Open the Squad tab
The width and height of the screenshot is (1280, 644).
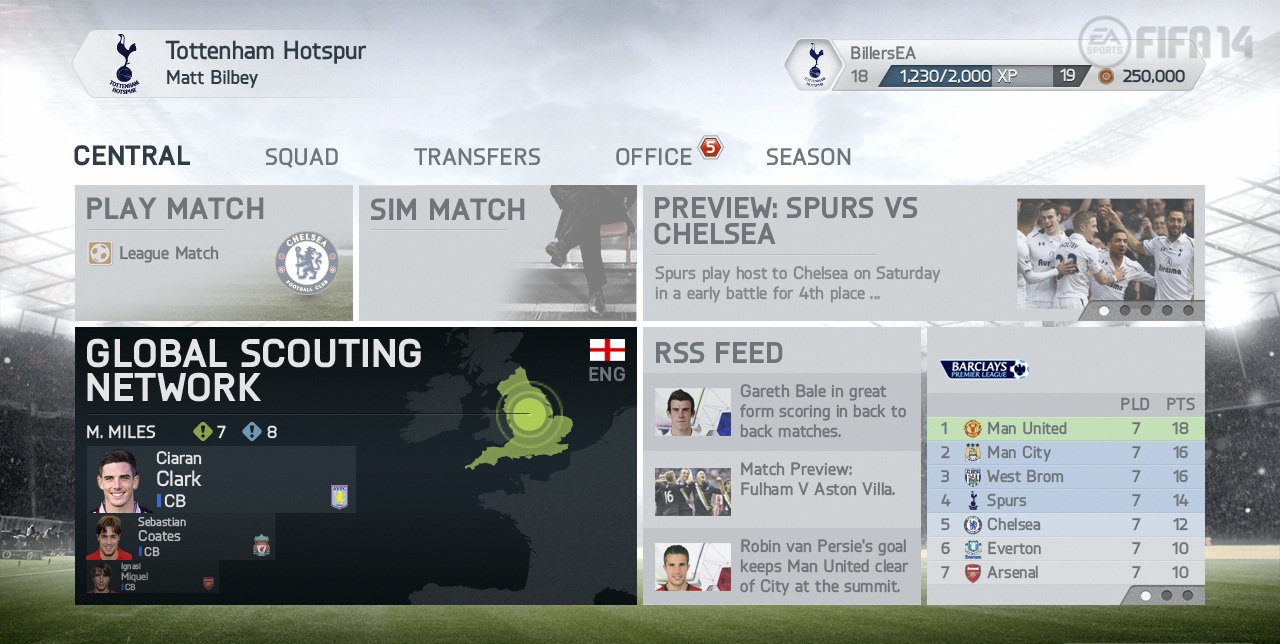point(301,157)
